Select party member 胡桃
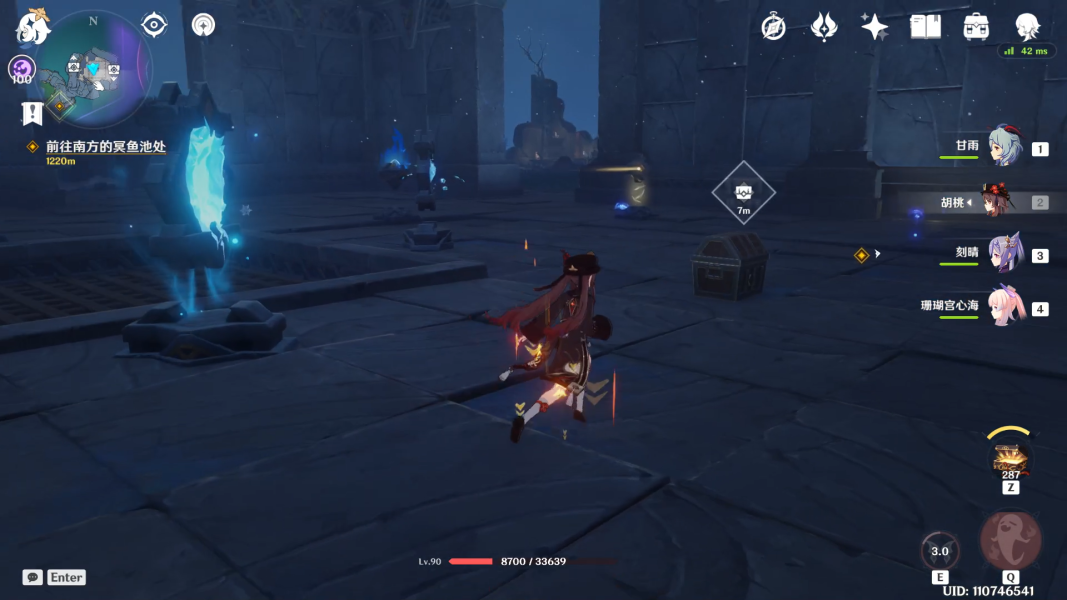The image size is (1067, 600). click(995, 202)
